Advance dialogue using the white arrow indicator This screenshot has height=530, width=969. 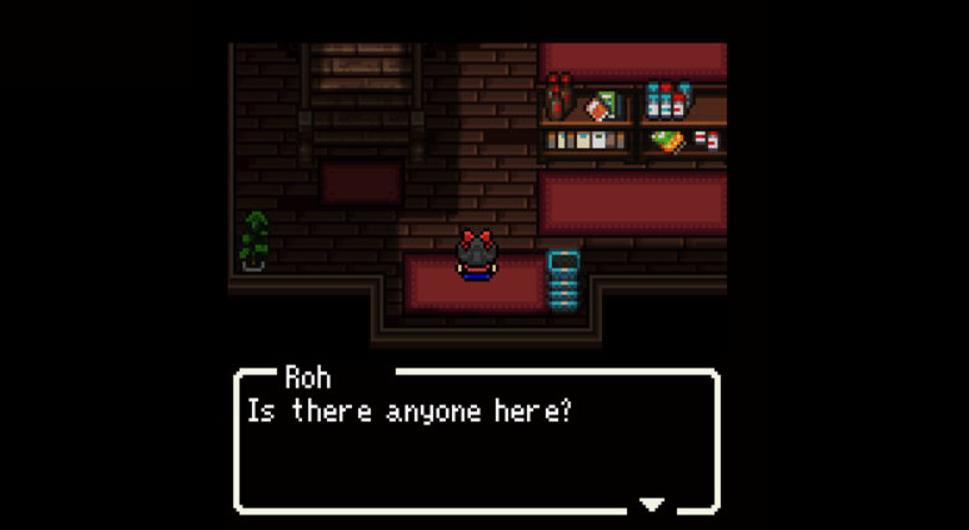(x=652, y=504)
